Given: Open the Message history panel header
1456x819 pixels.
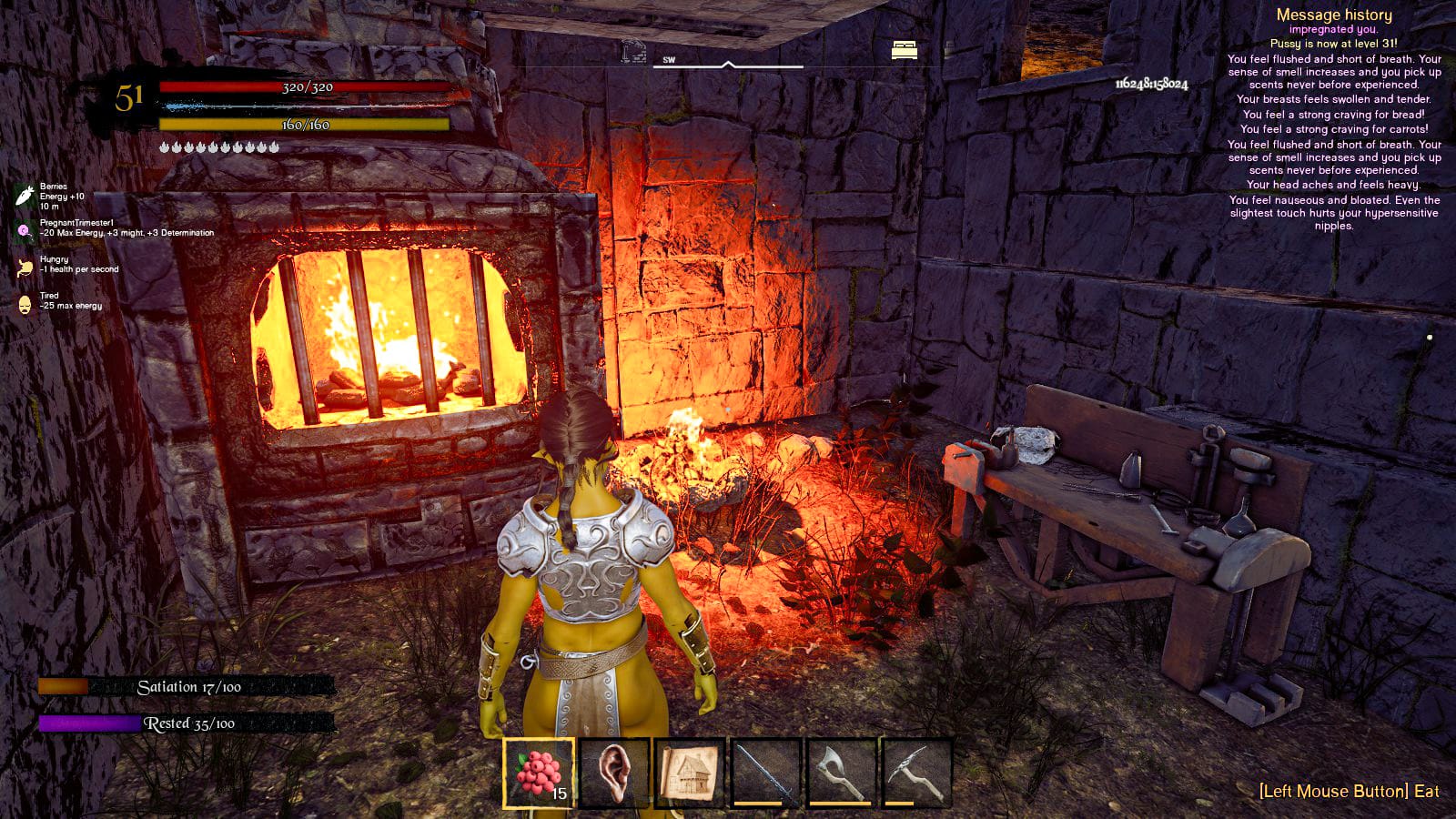Looking at the screenshot, I should (1334, 15).
